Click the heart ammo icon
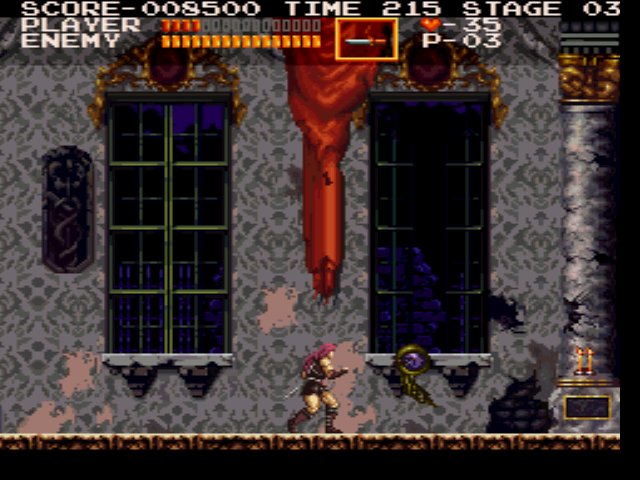 430,24
